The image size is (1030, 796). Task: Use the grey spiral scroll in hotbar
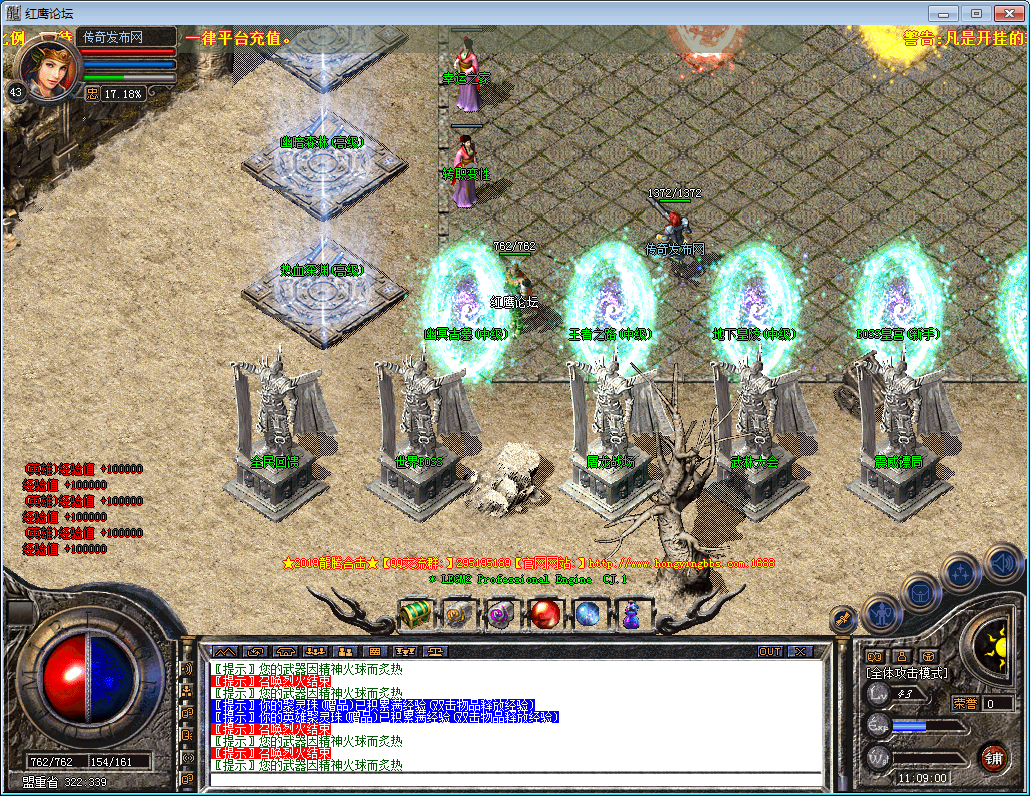[458, 612]
